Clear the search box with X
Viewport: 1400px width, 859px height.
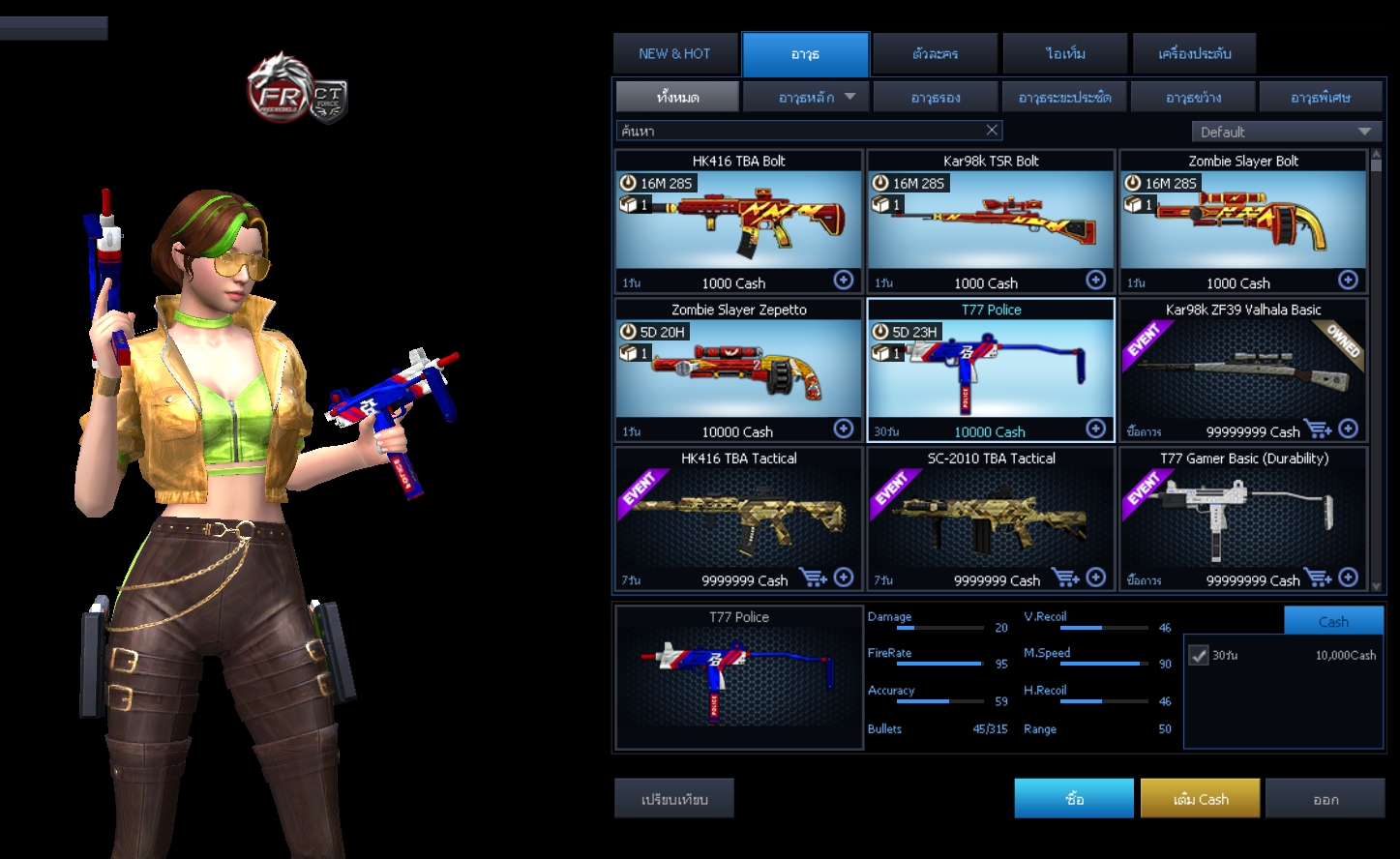(992, 131)
